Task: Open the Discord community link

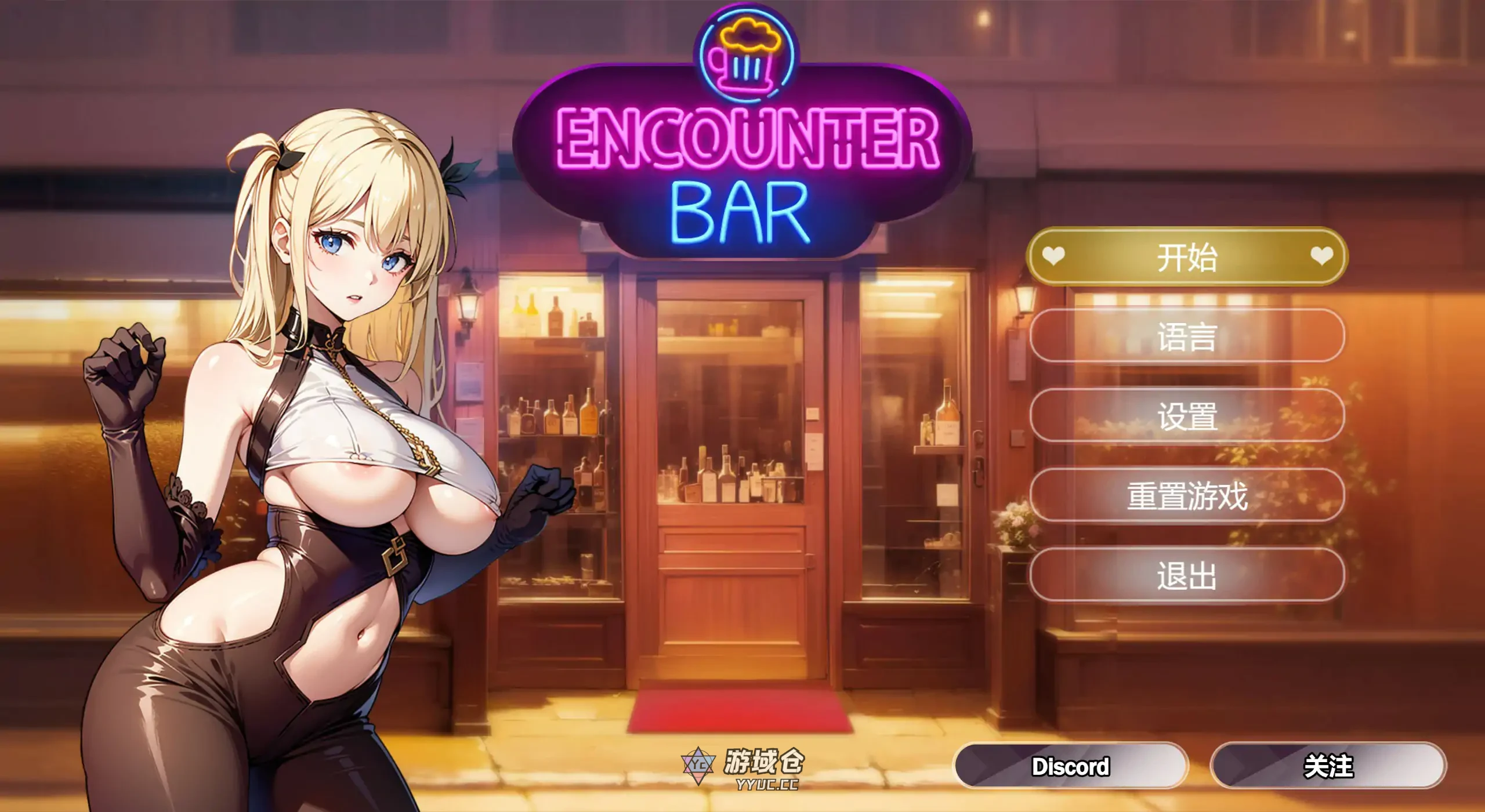Action: [x=1069, y=768]
